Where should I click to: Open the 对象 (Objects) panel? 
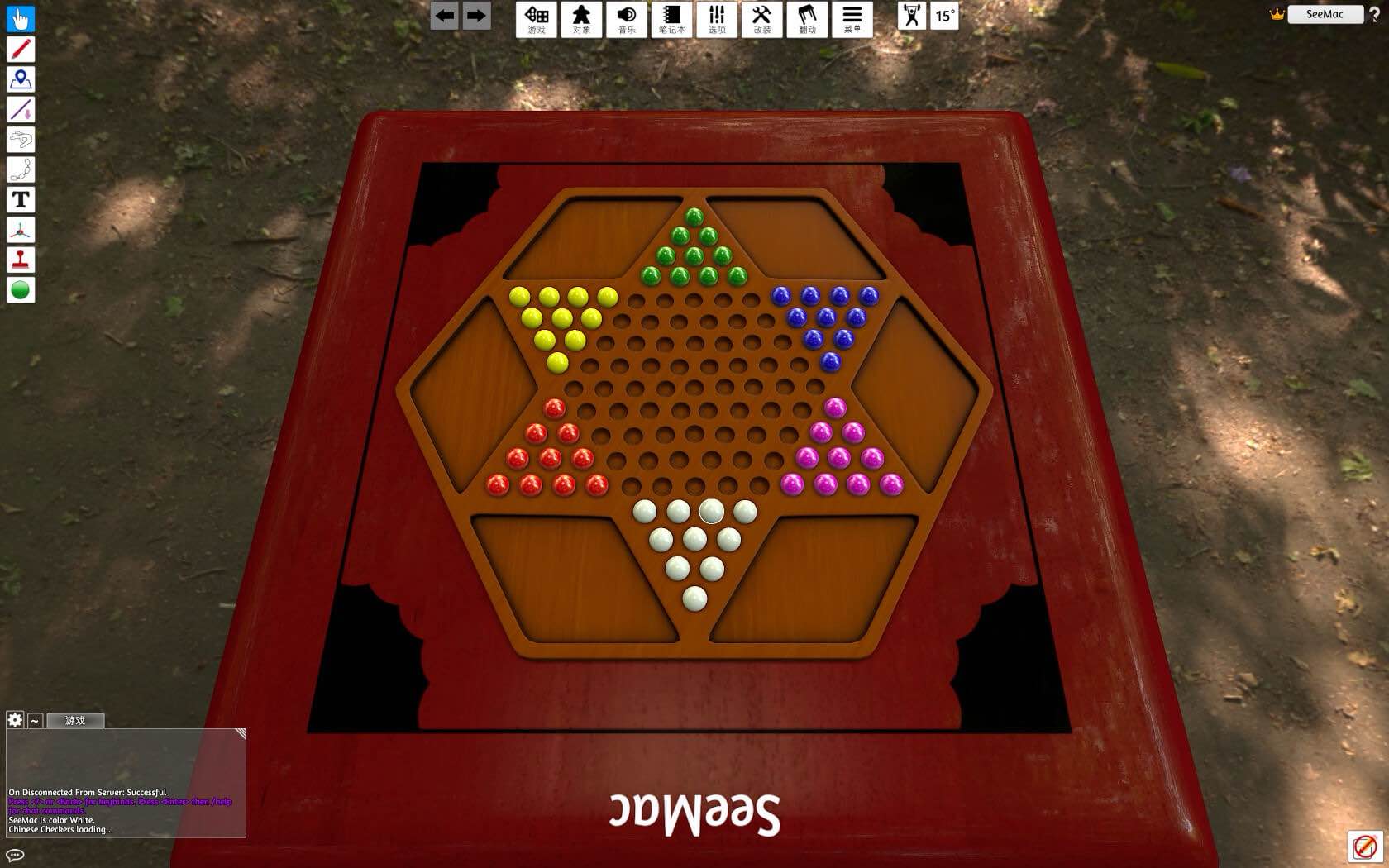coord(581,19)
